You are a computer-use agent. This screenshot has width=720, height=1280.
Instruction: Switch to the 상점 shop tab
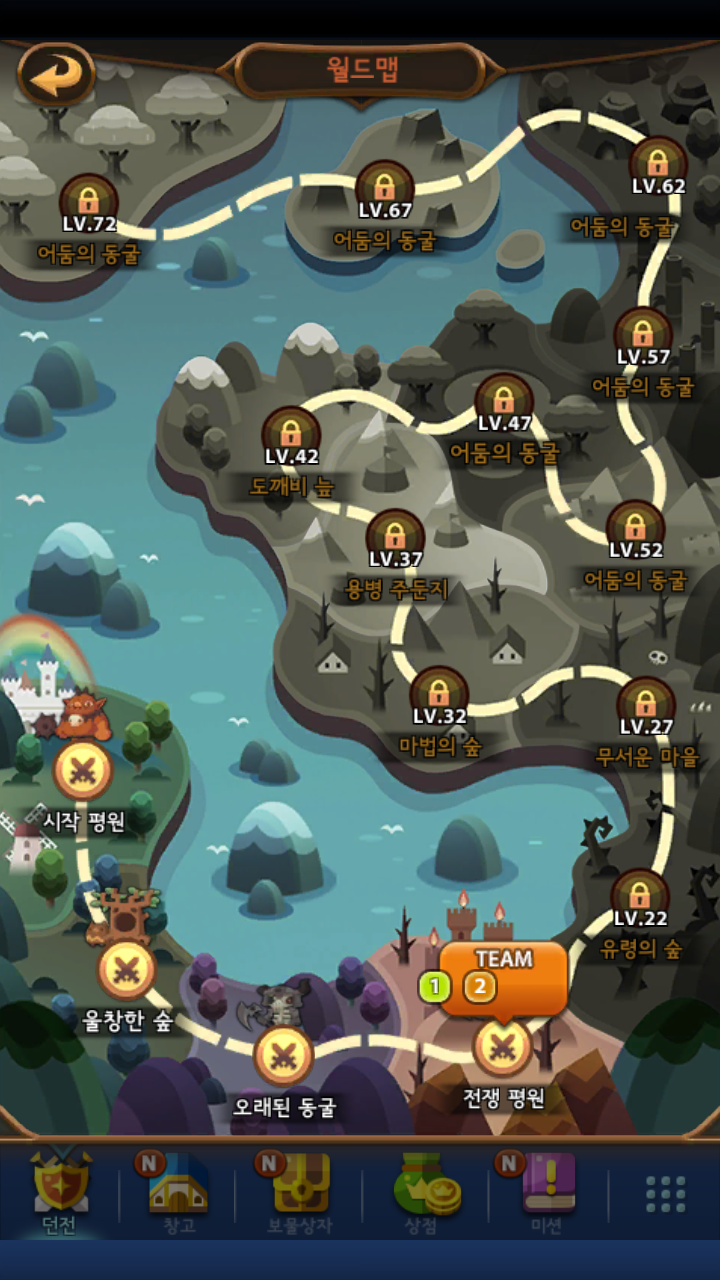[422, 1190]
